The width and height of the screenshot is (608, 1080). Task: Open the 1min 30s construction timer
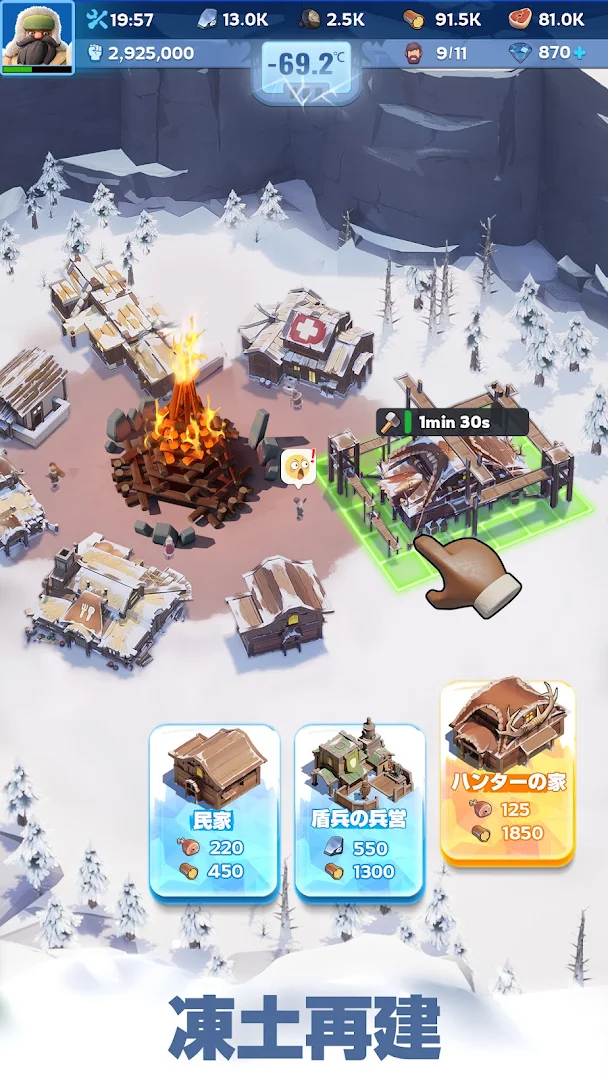(x=452, y=422)
